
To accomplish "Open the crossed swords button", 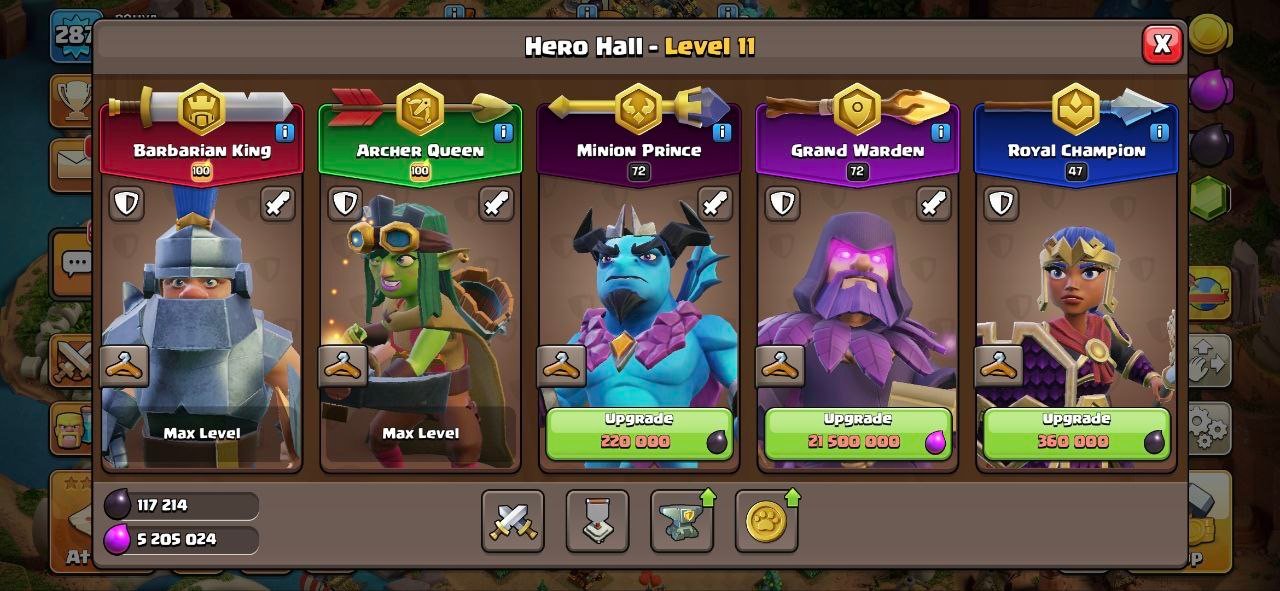I will point(513,521).
